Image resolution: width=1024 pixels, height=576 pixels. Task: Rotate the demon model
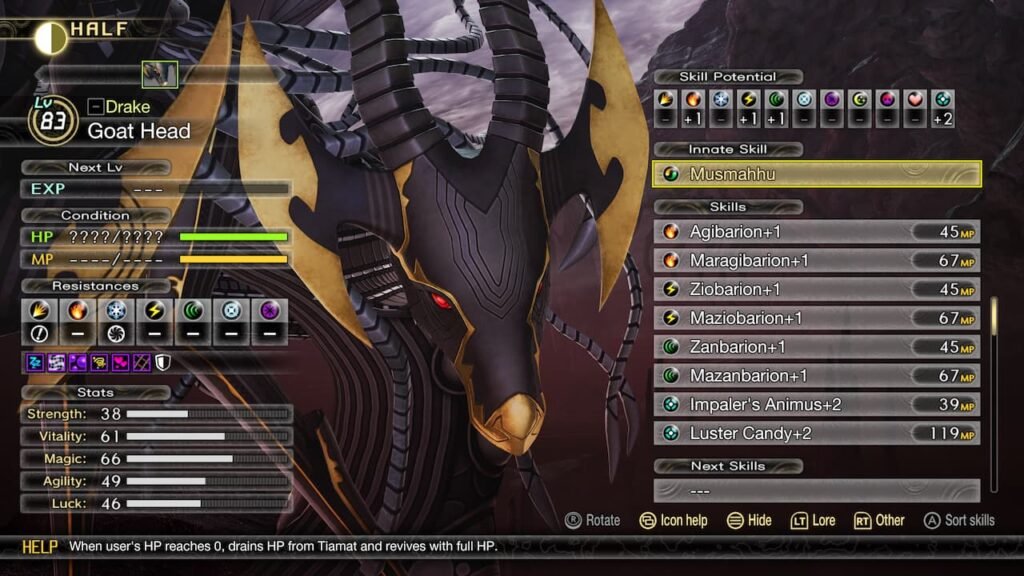[592, 520]
